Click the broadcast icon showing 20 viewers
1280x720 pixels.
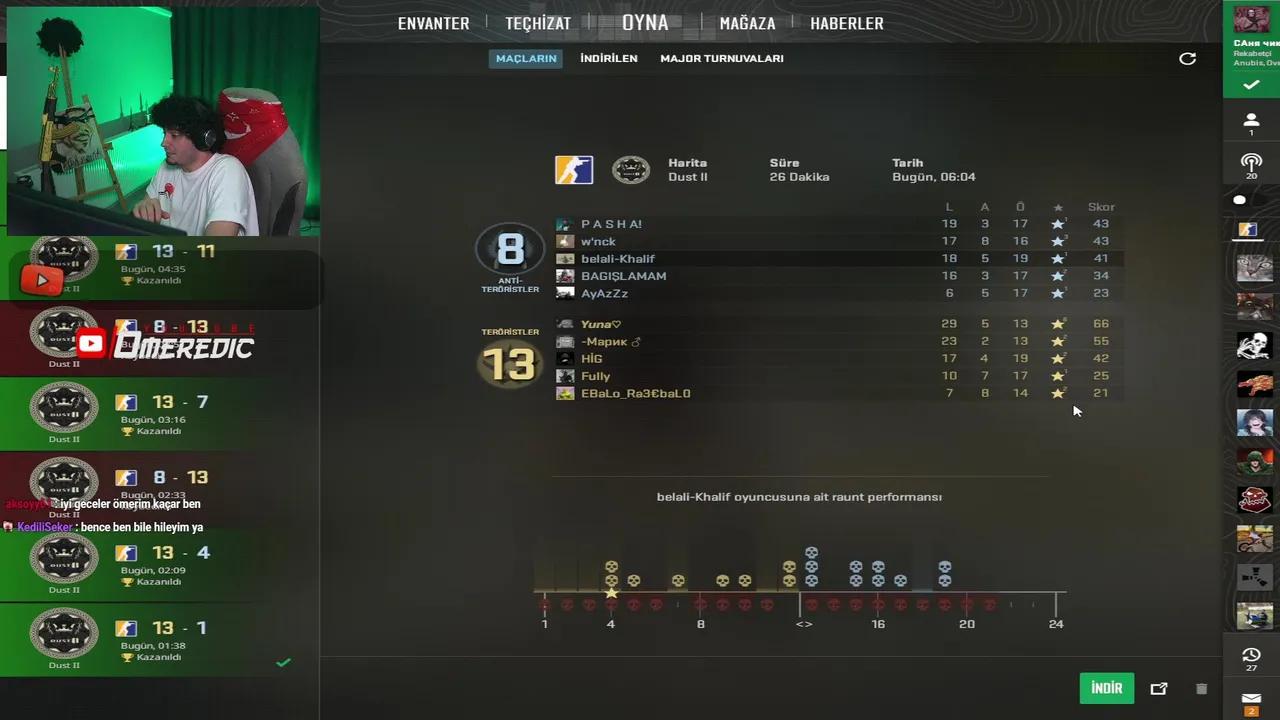1251,164
